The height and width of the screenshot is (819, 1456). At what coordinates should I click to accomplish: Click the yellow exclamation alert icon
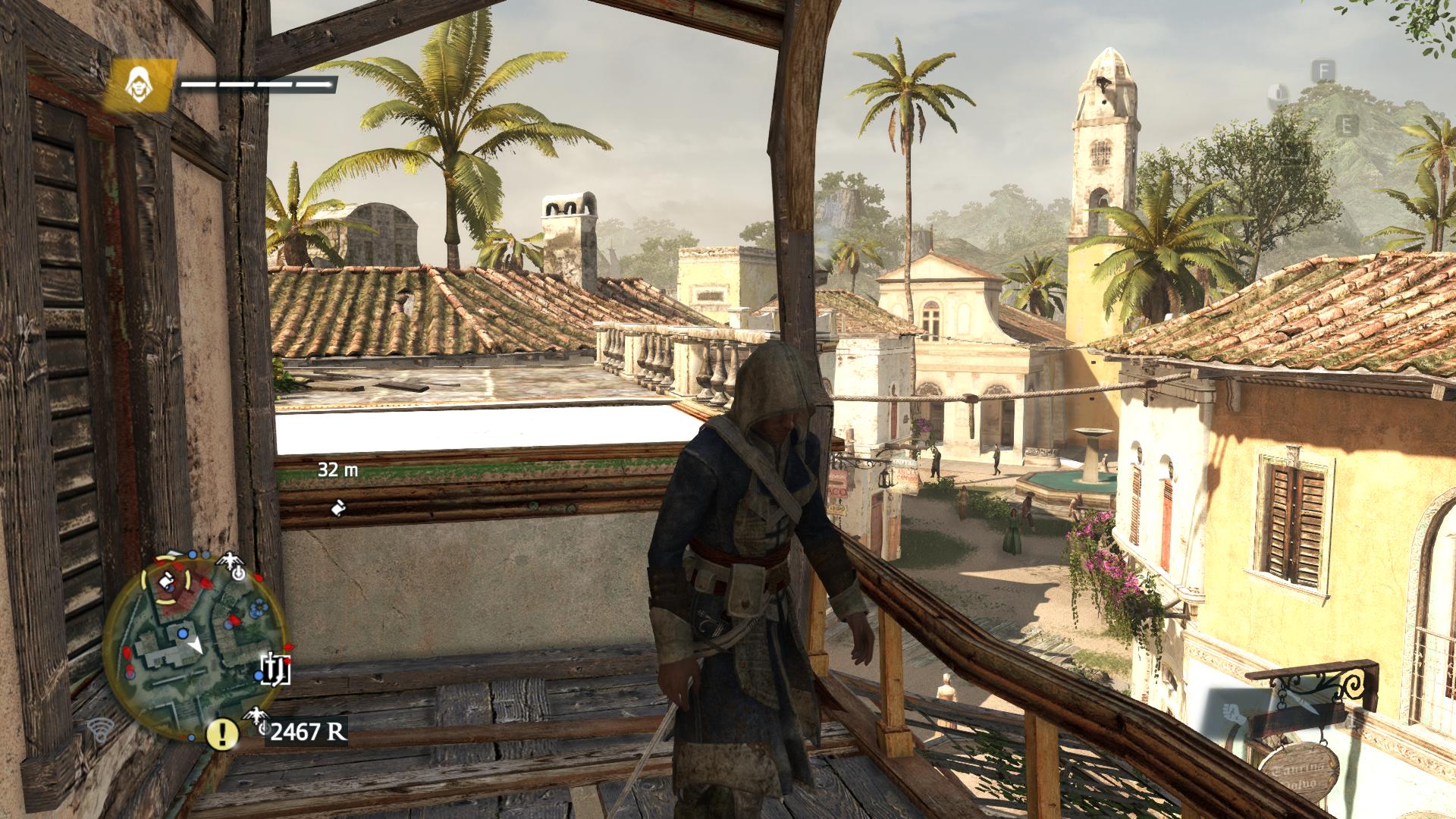coord(222,733)
